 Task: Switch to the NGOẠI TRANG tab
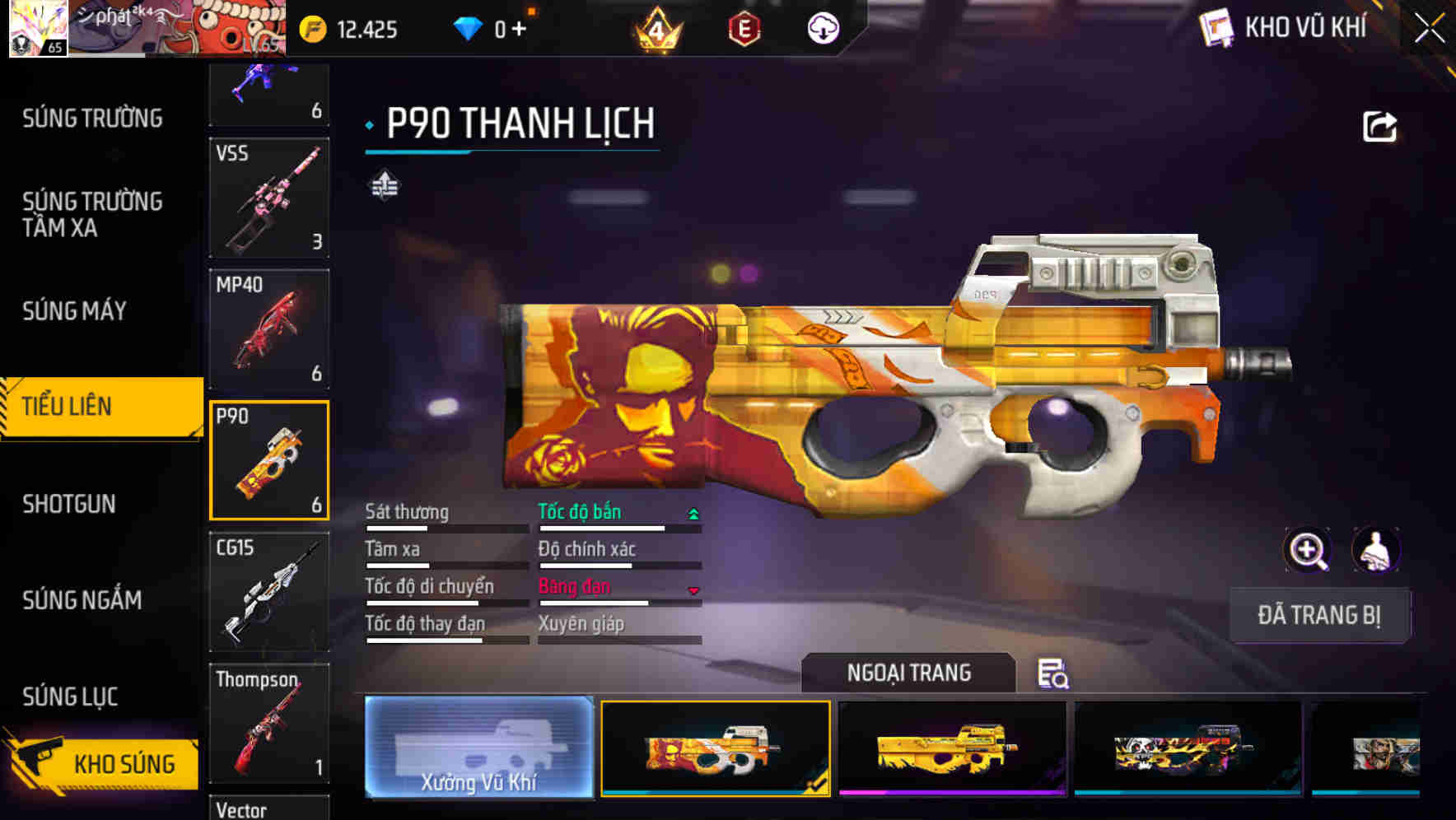(x=908, y=673)
